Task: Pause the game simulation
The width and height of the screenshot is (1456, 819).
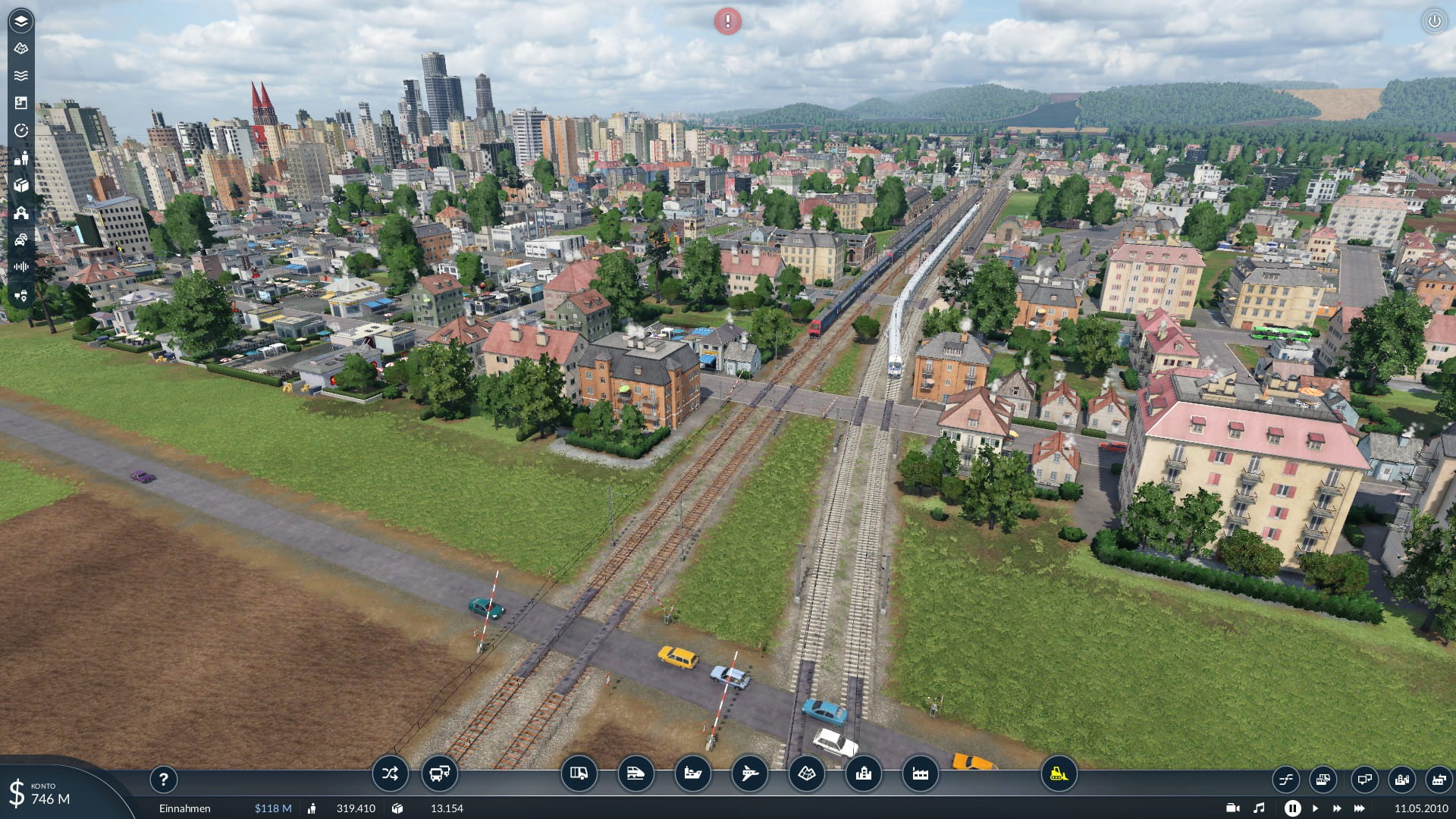Action: click(1292, 808)
